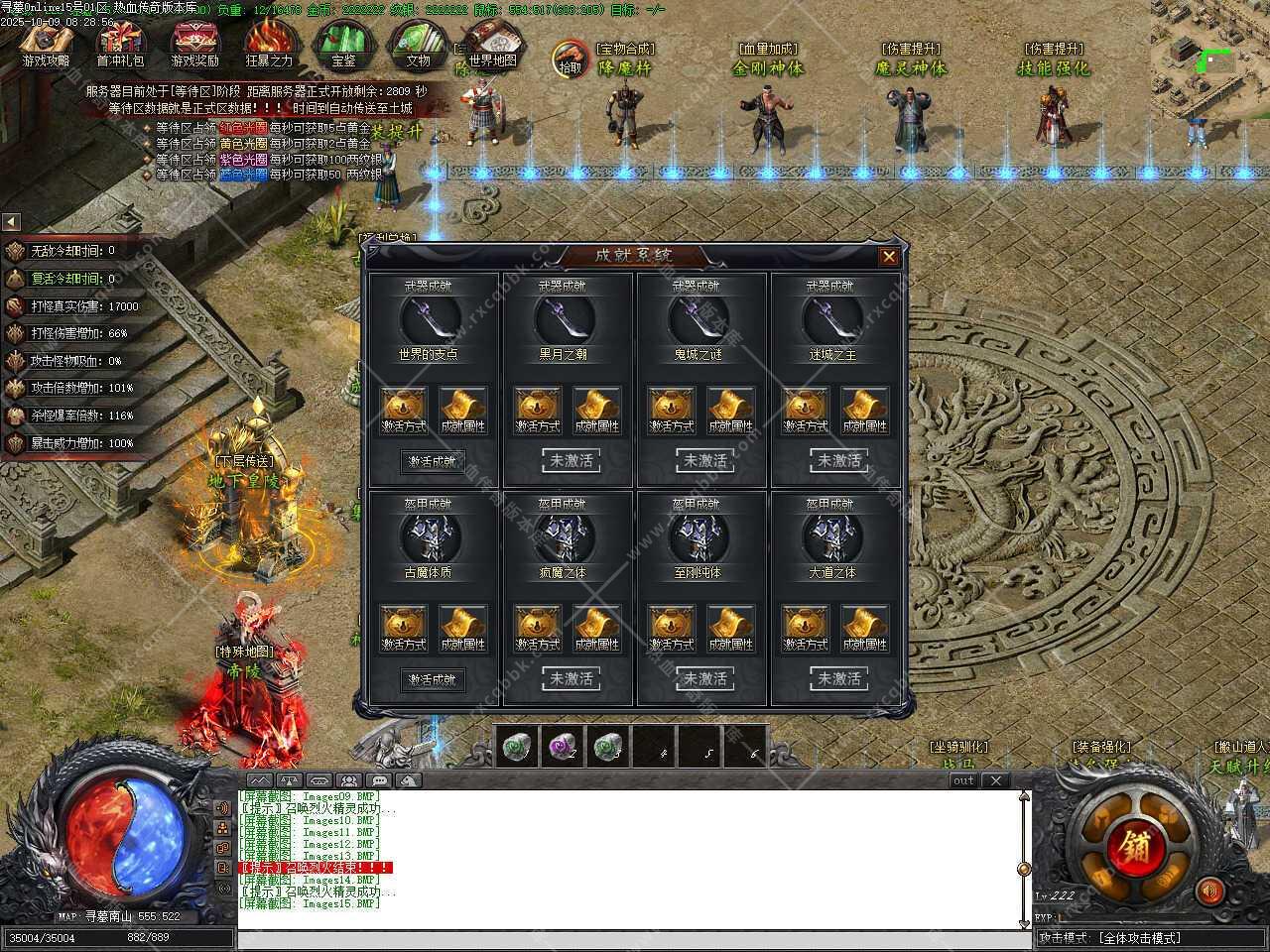Viewport: 1270px width, 952px height.
Task: Open the 文物 relics menu
Action: [418, 43]
